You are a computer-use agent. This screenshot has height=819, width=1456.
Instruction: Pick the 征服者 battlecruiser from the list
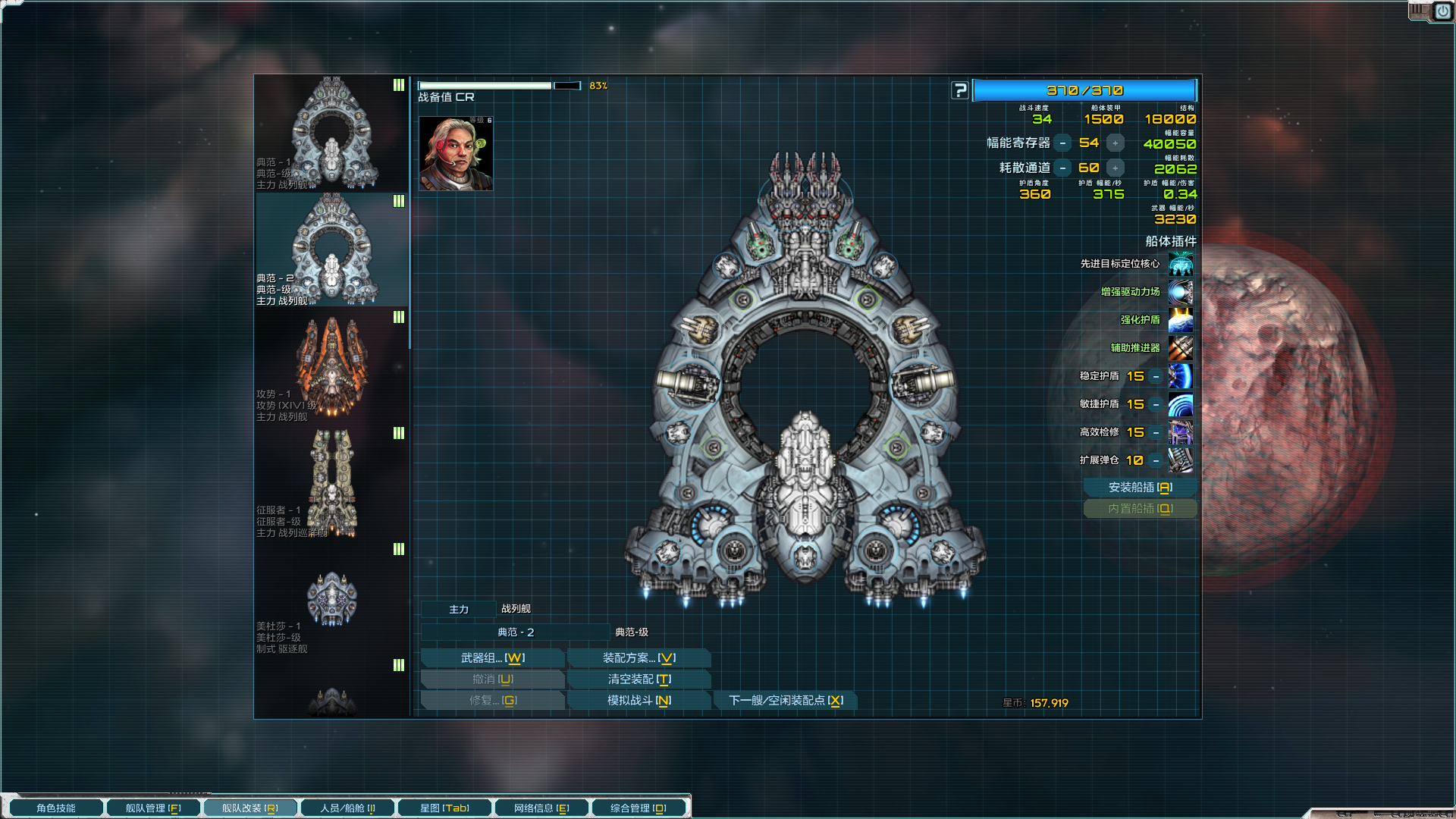331,482
